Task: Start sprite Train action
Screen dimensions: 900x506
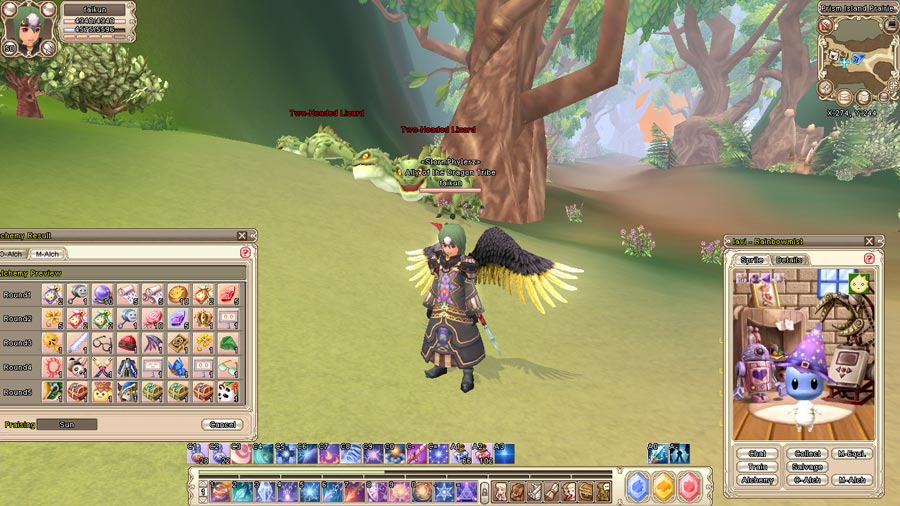Action: tap(756, 467)
